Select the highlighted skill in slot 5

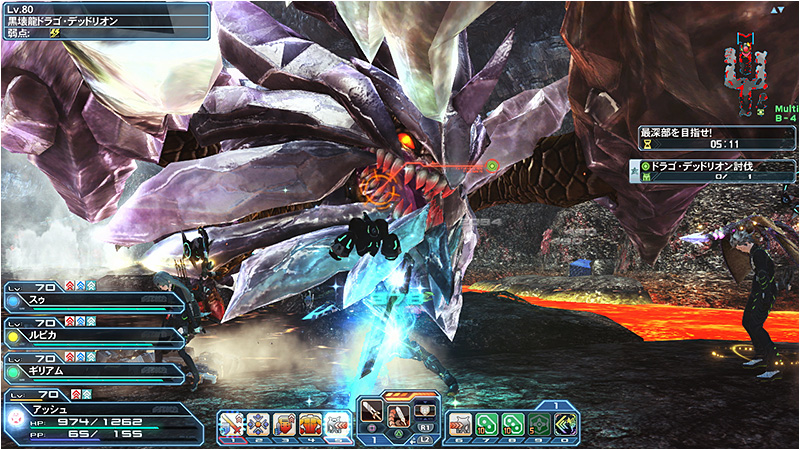338,425
